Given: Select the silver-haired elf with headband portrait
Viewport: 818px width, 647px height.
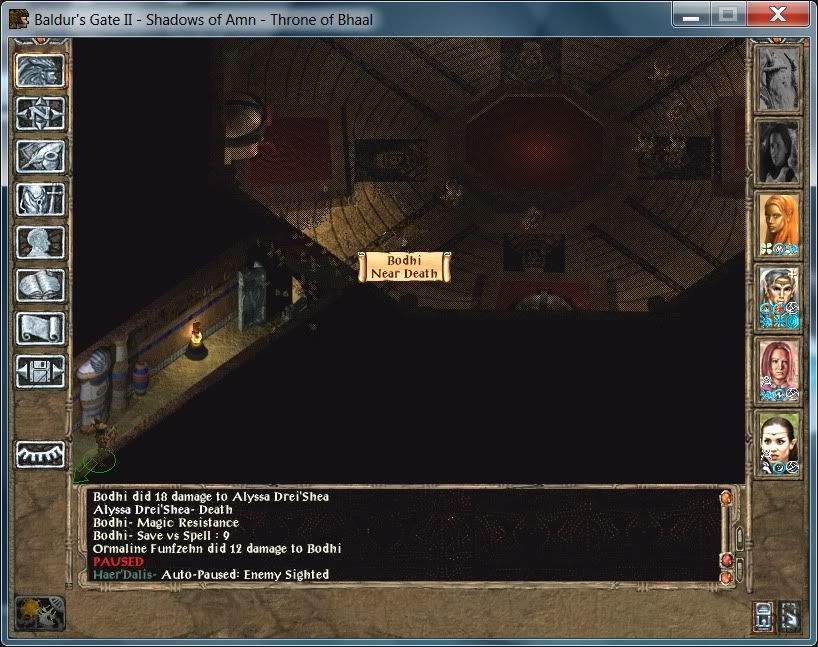Looking at the screenshot, I should coord(779,297).
